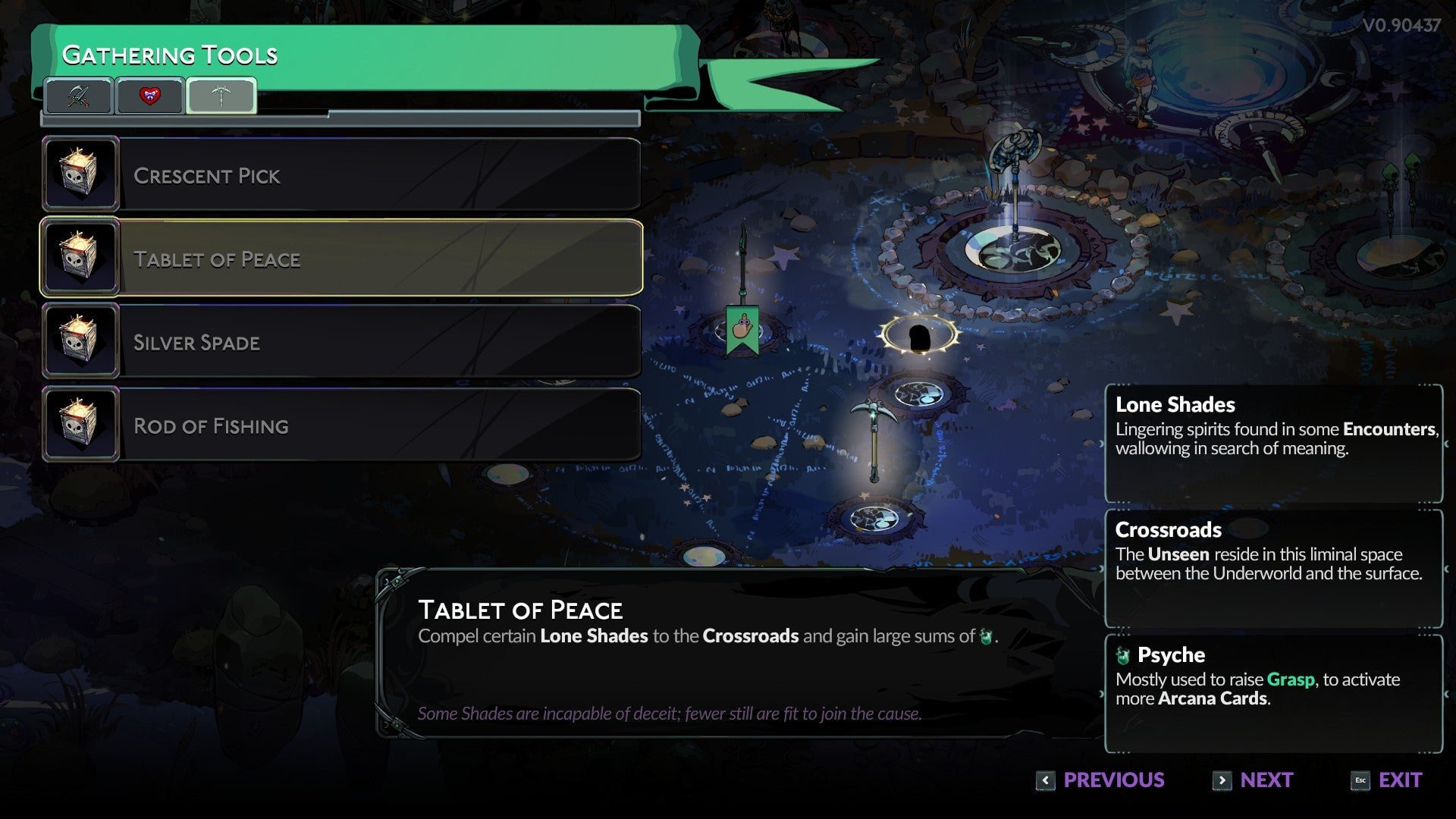This screenshot has width=1456, height=819.
Task: Click the Psyche icon in the Psyche panel
Action: pos(1122,654)
